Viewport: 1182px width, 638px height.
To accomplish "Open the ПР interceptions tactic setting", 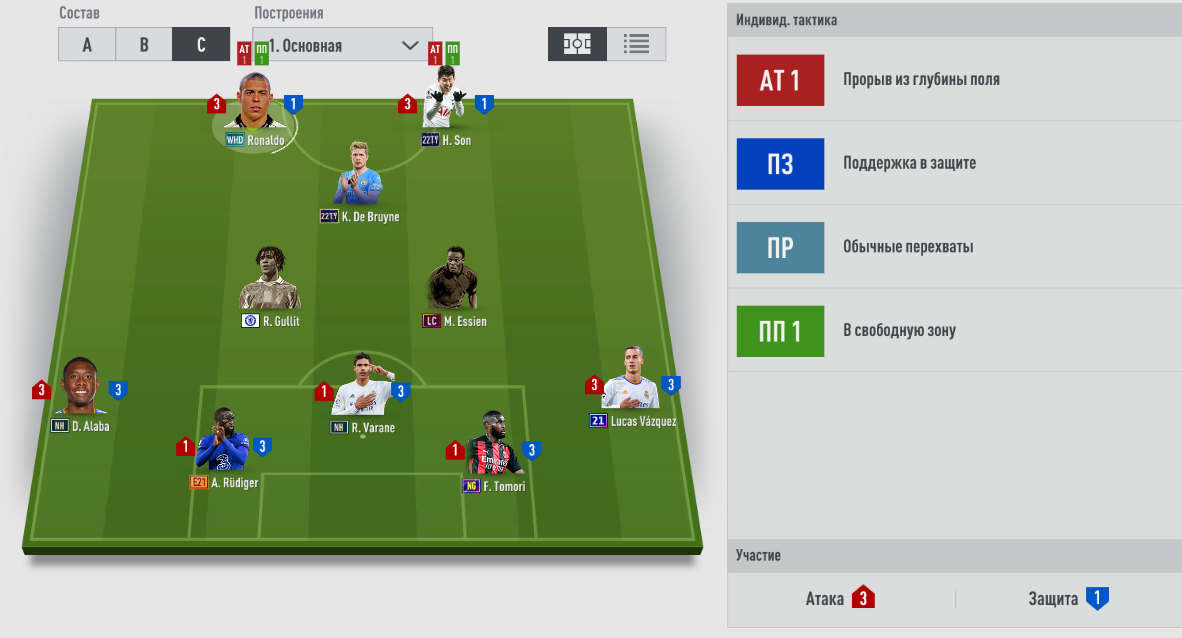I will (x=780, y=247).
